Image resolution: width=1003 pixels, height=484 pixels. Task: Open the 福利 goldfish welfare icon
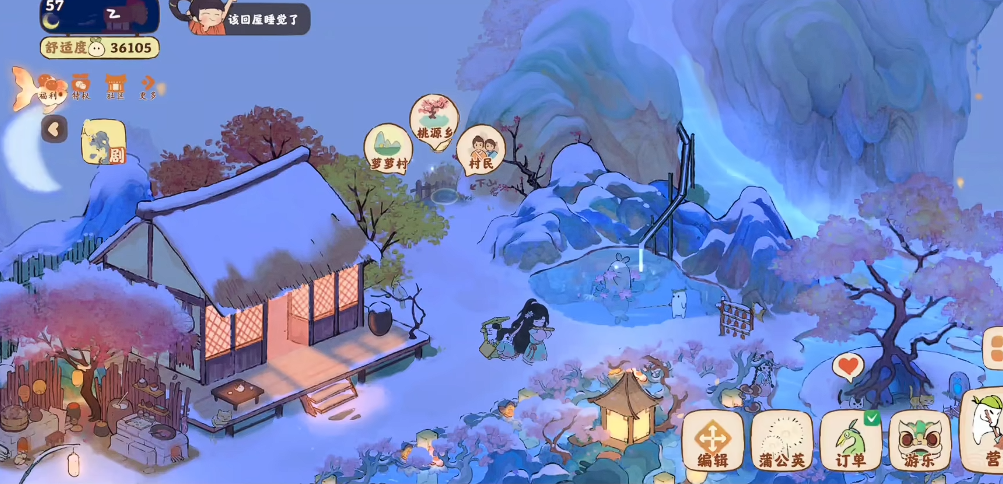click(x=43, y=88)
